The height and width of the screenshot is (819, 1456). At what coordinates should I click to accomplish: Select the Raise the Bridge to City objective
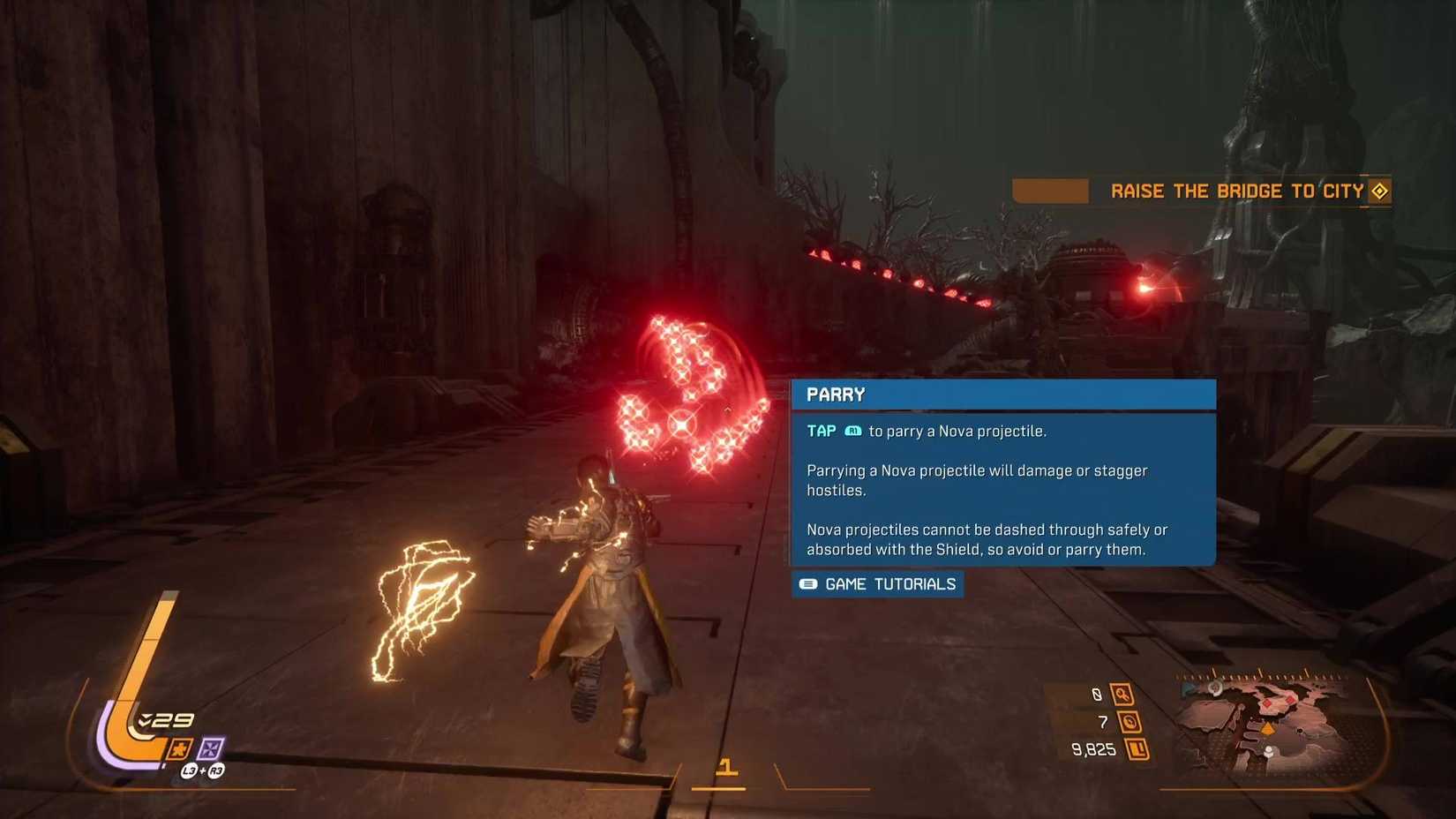point(1236,192)
